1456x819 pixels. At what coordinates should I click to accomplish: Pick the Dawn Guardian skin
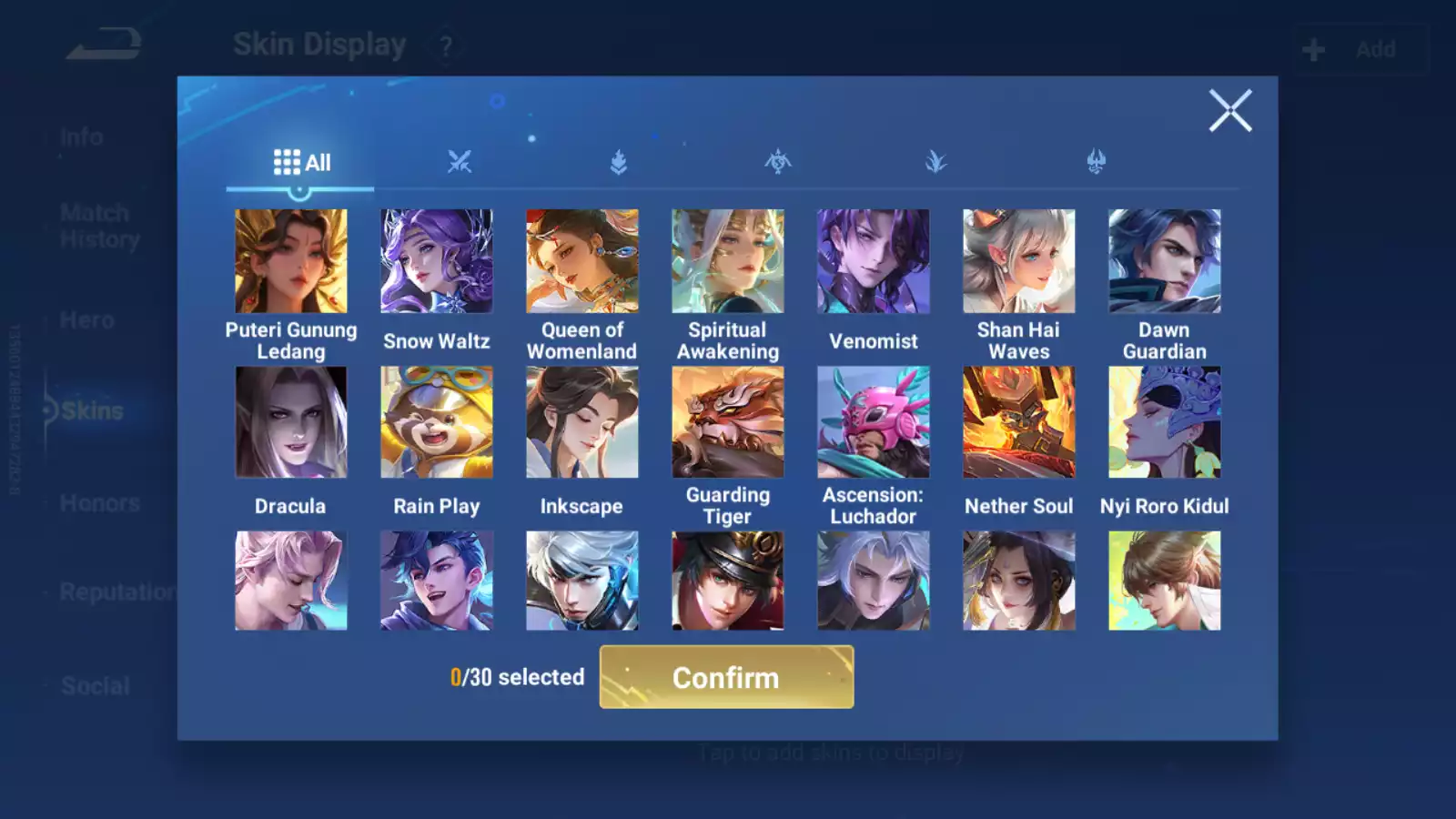point(1165,262)
